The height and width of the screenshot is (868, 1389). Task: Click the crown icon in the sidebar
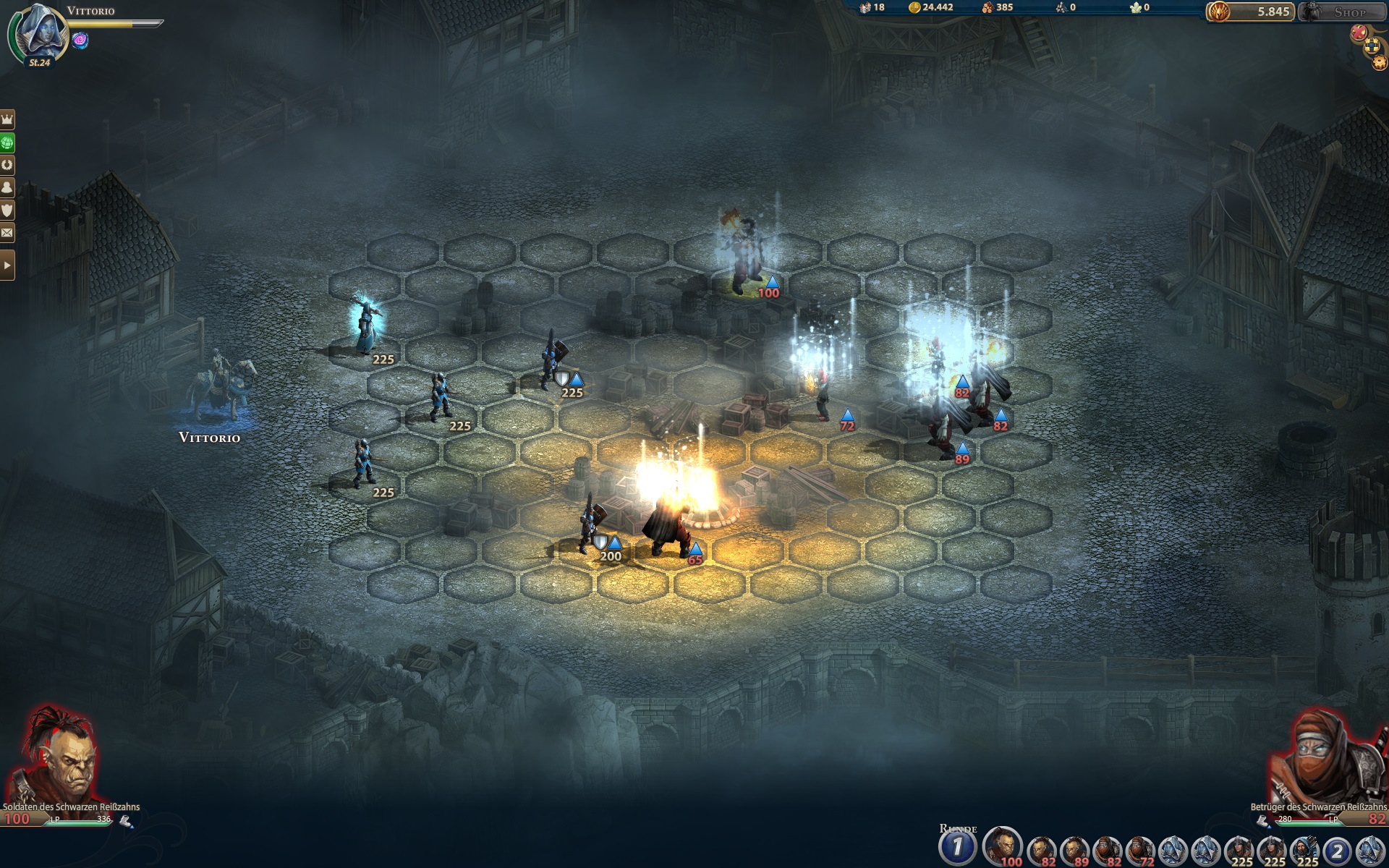7,119
